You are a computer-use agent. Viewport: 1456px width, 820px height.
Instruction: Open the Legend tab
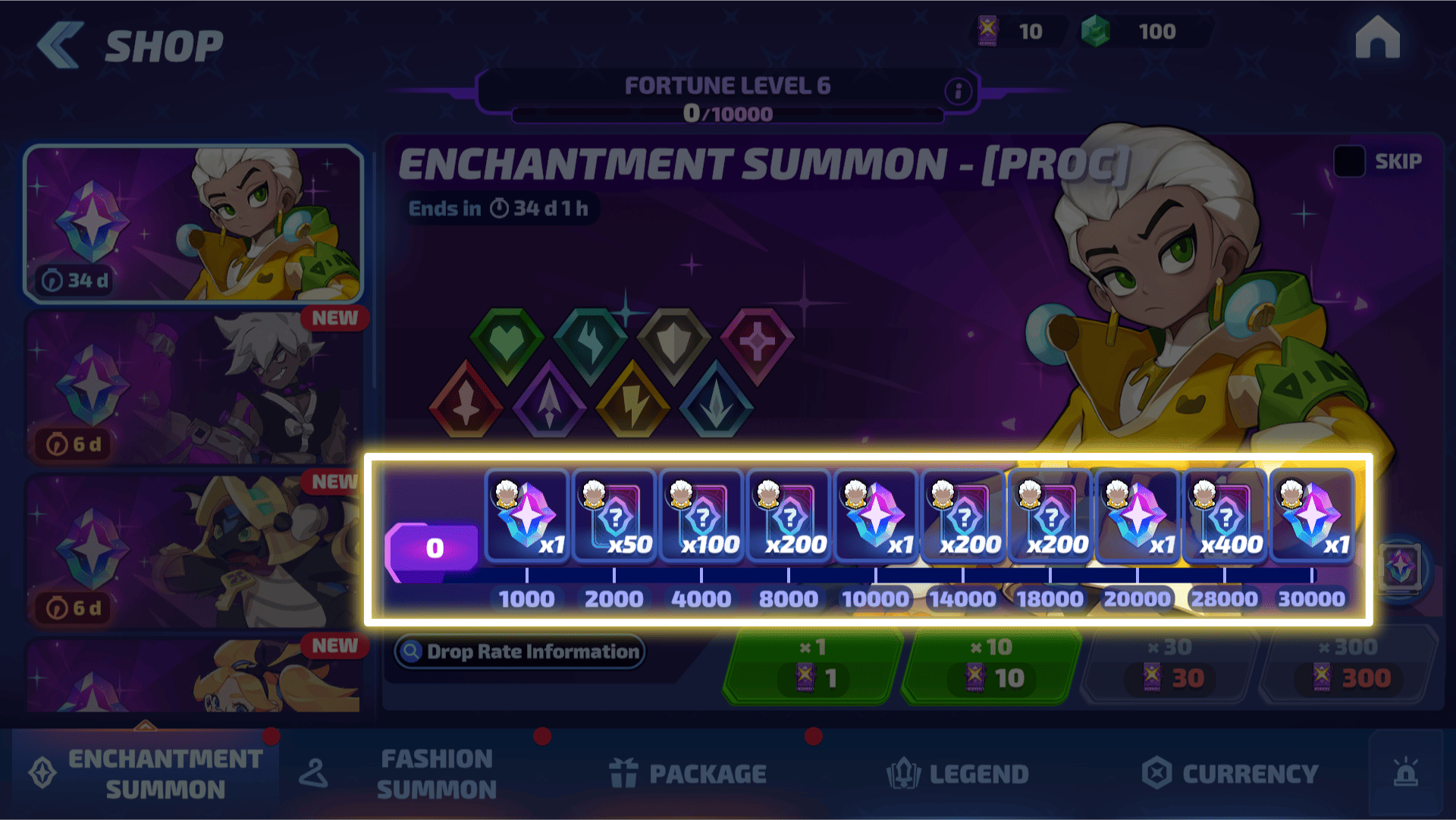[958, 774]
